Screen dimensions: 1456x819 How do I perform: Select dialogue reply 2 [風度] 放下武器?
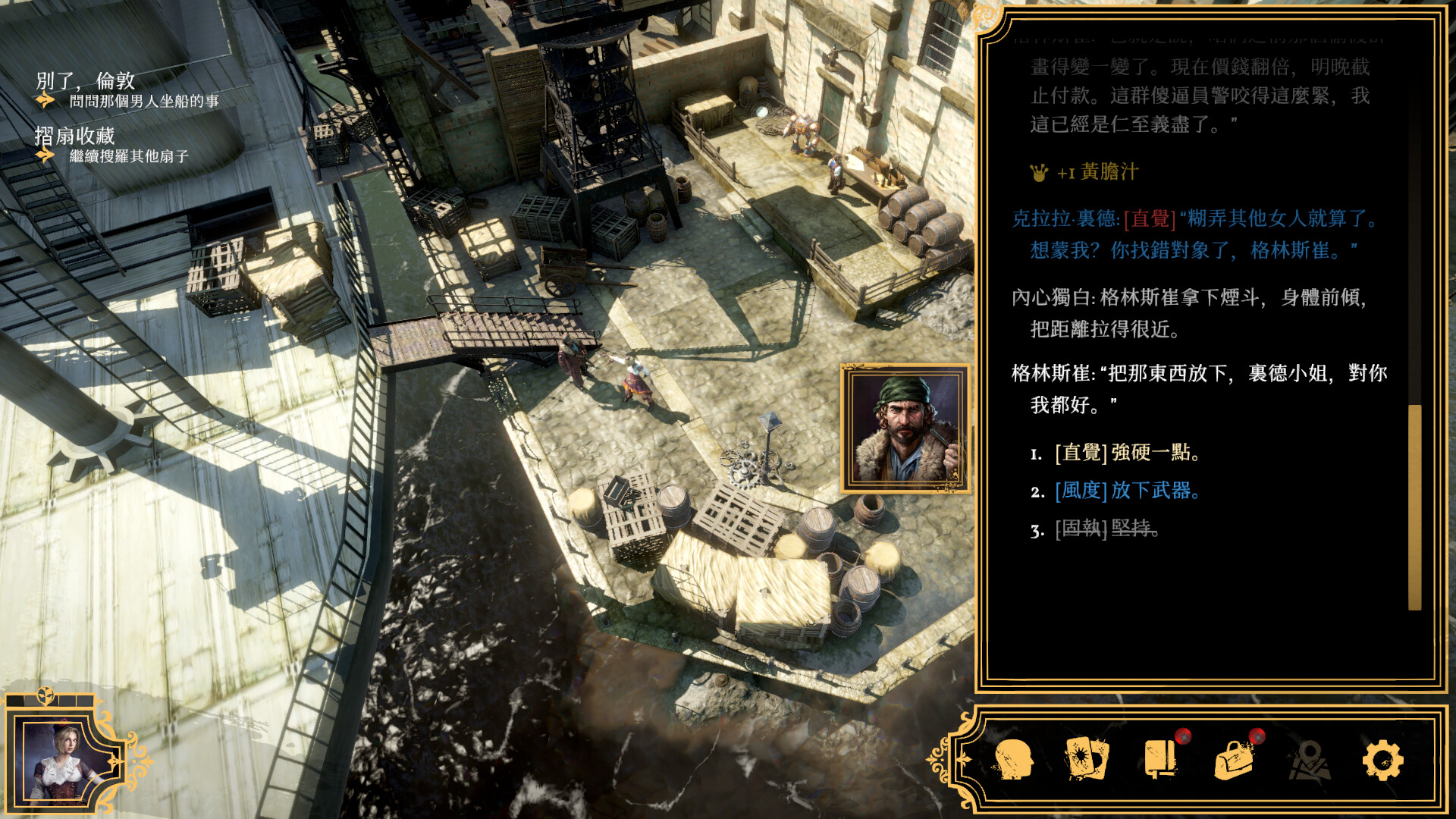pyautogui.click(x=1127, y=491)
